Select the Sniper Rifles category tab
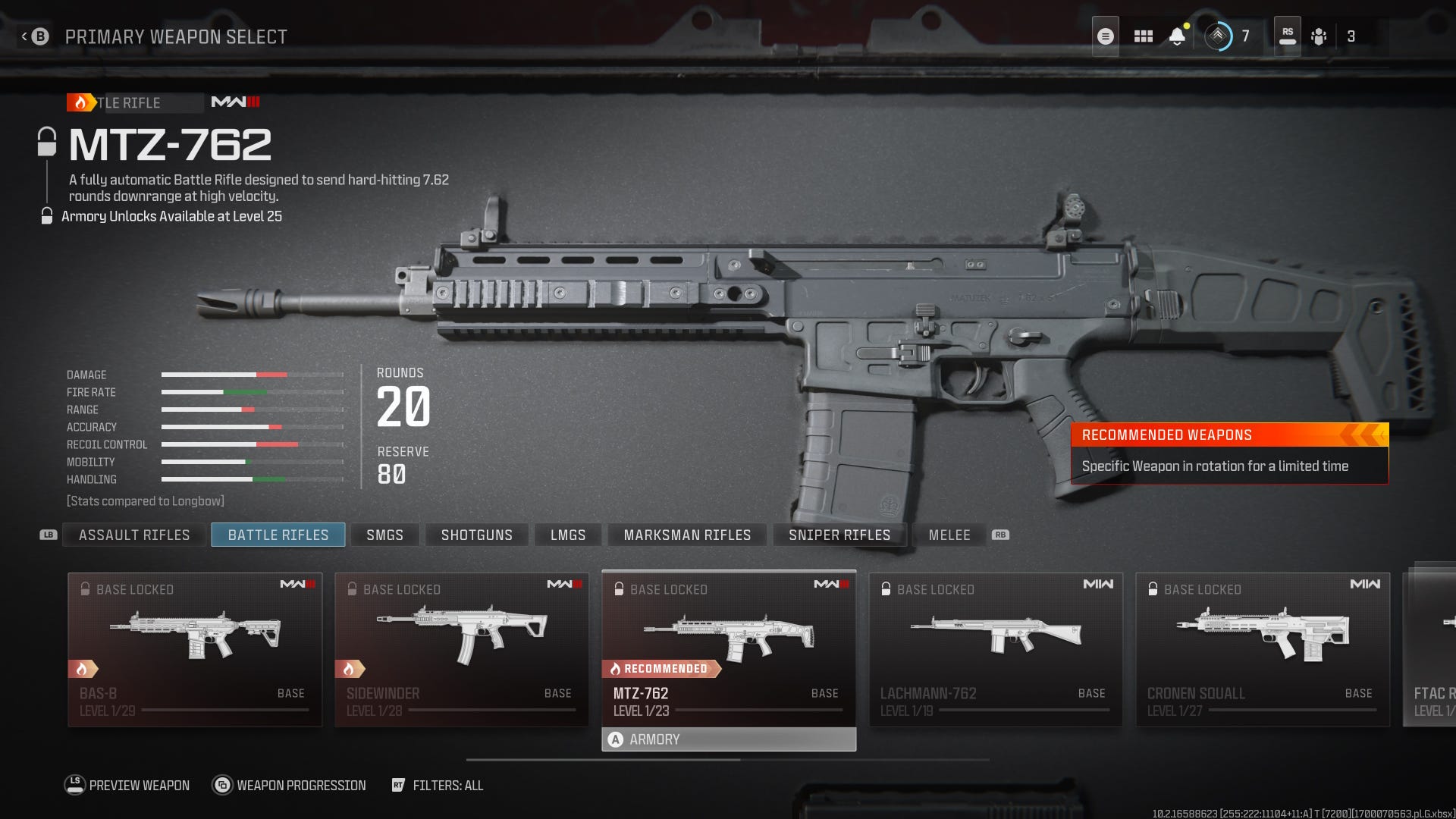1456x819 pixels. point(839,535)
